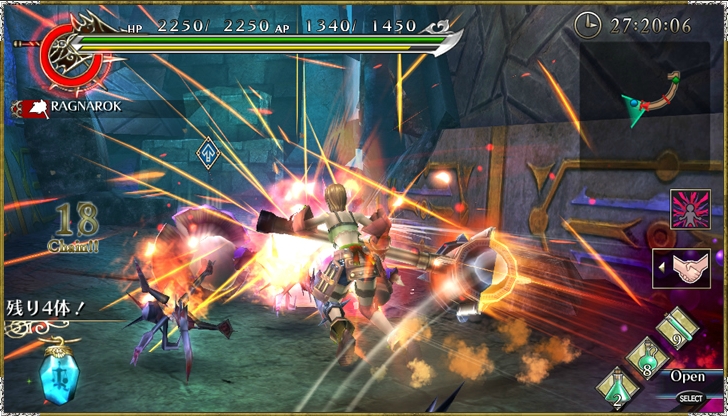Click the RAGNAROK player name tag
728x416 pixels.
pyautogui.click(x=65, y=106)
